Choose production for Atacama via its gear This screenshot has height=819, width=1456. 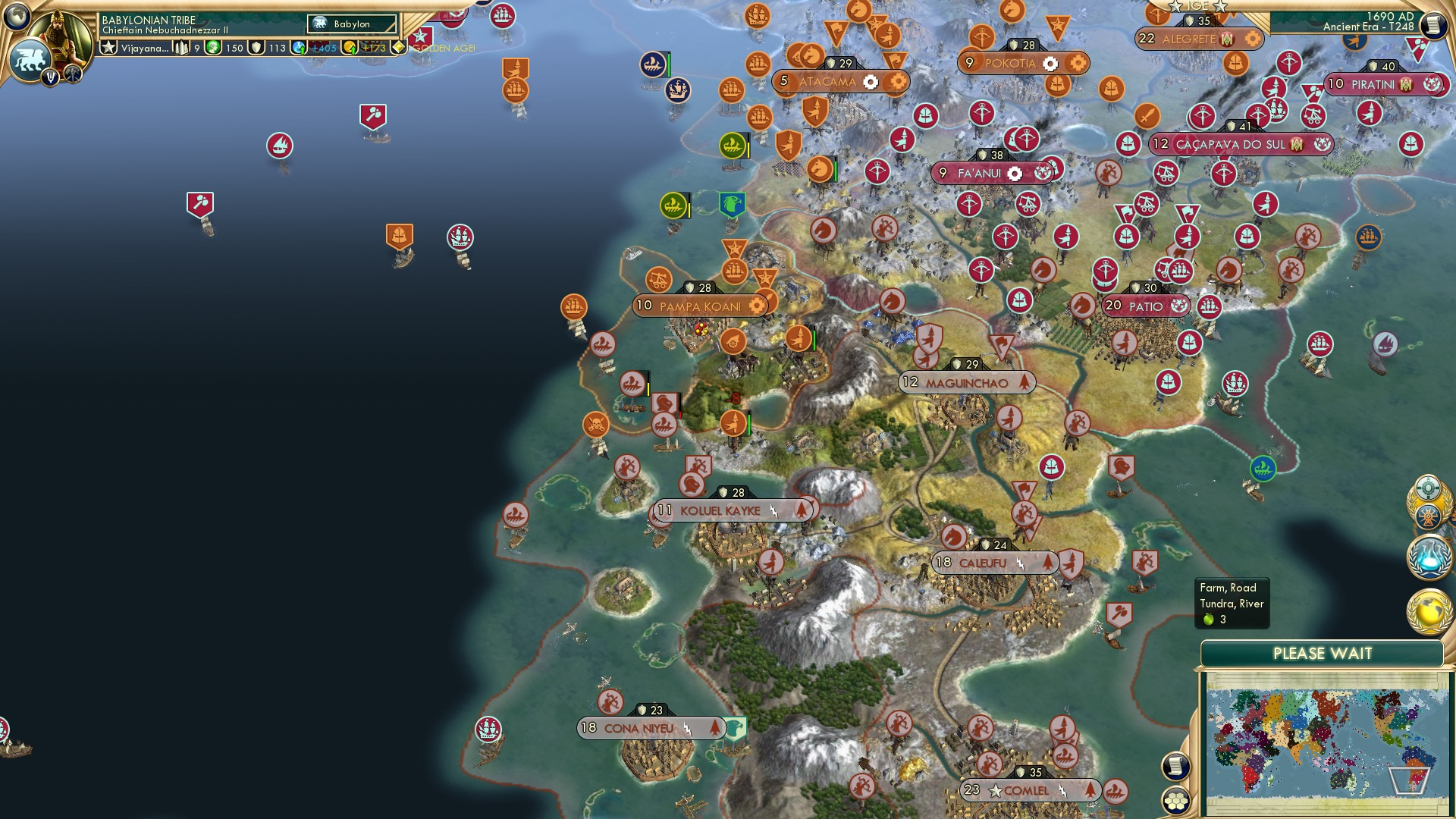pos(871,82)
